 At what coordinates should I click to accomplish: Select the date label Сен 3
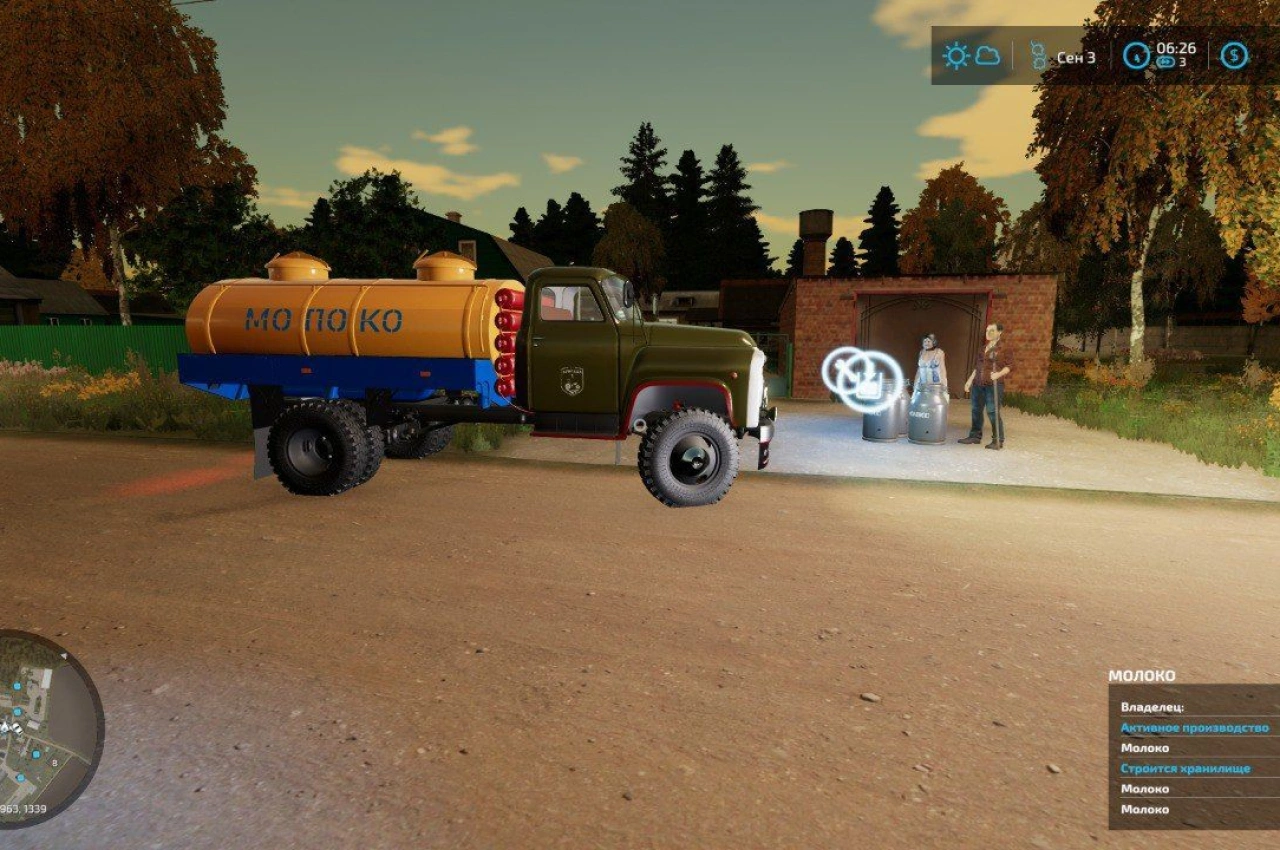[1077, 57]
